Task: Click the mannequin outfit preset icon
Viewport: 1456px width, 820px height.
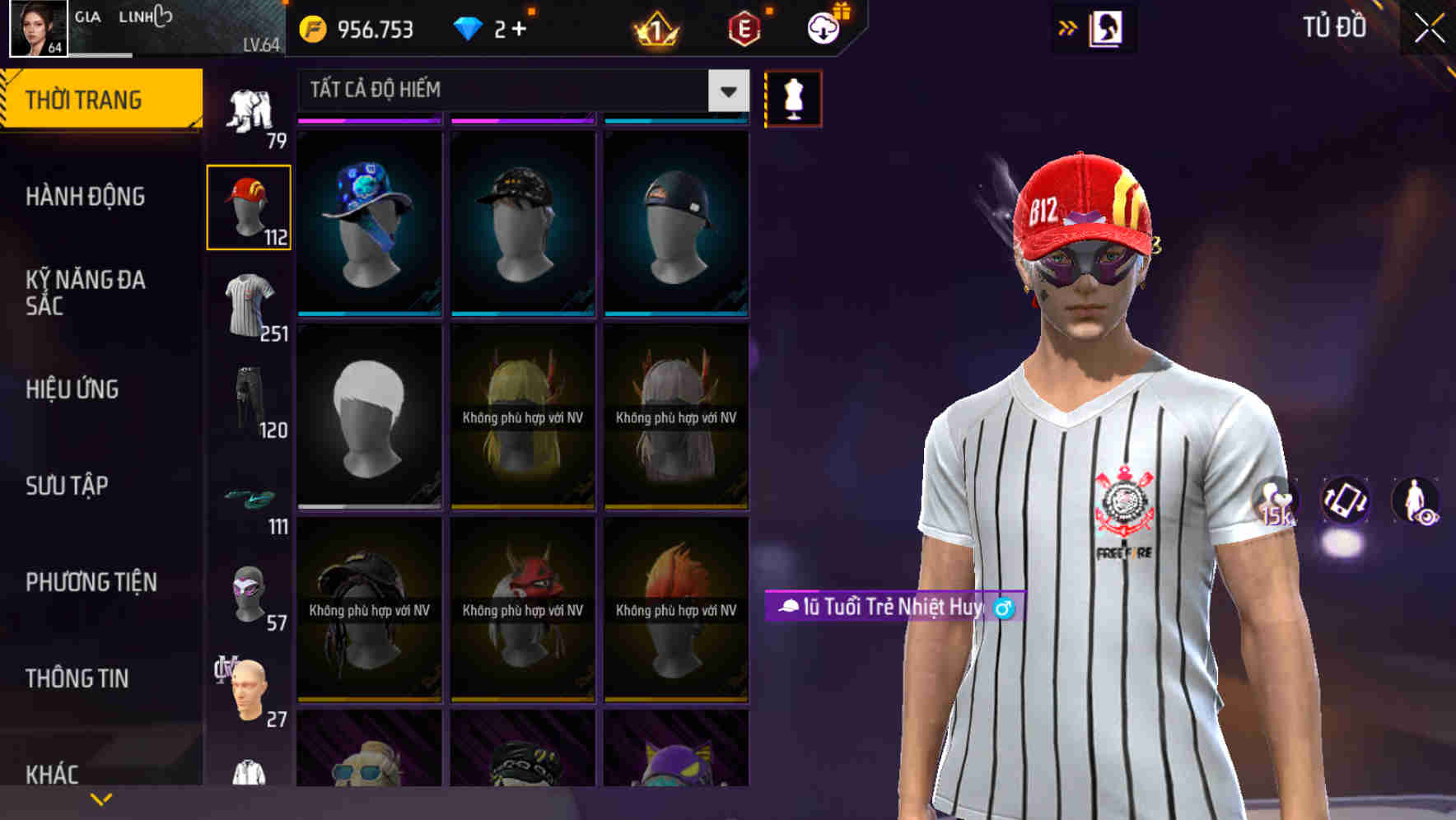Action: 793,97
